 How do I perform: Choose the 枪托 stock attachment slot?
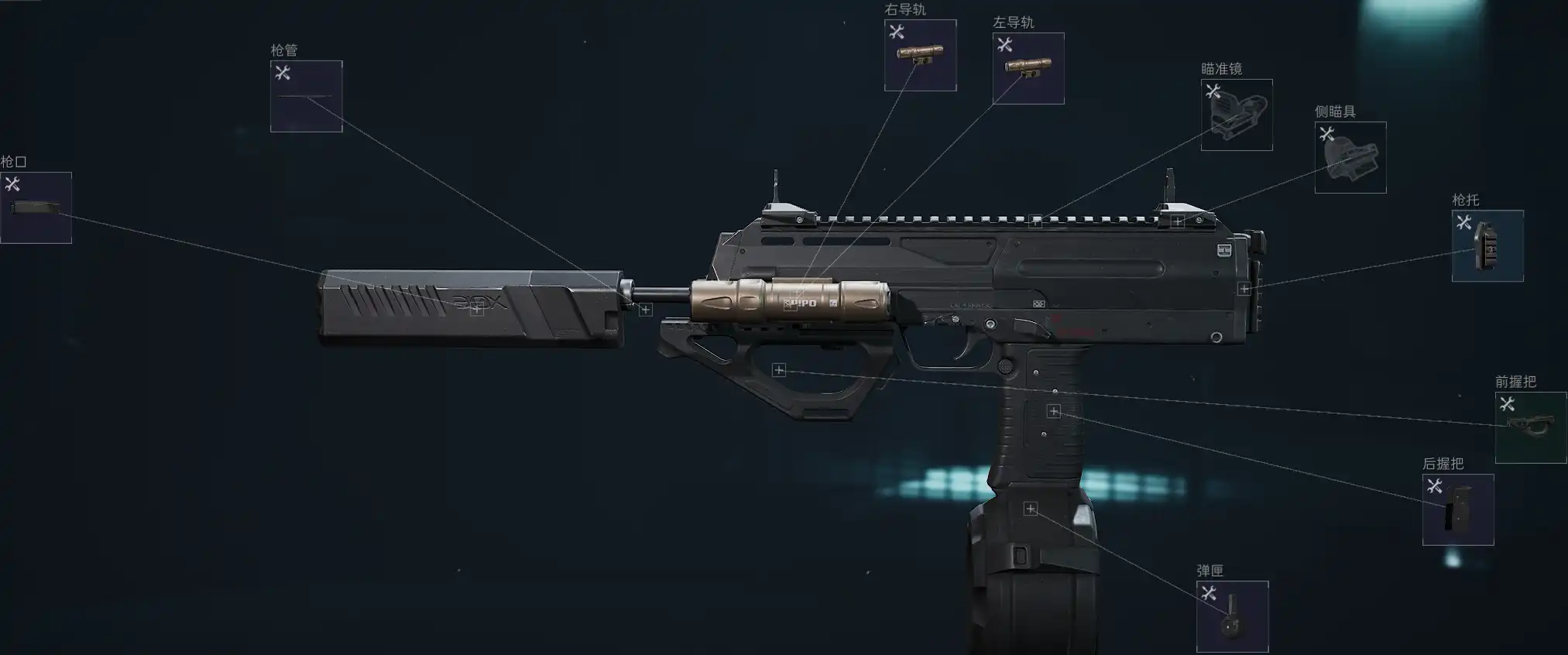1487,245
